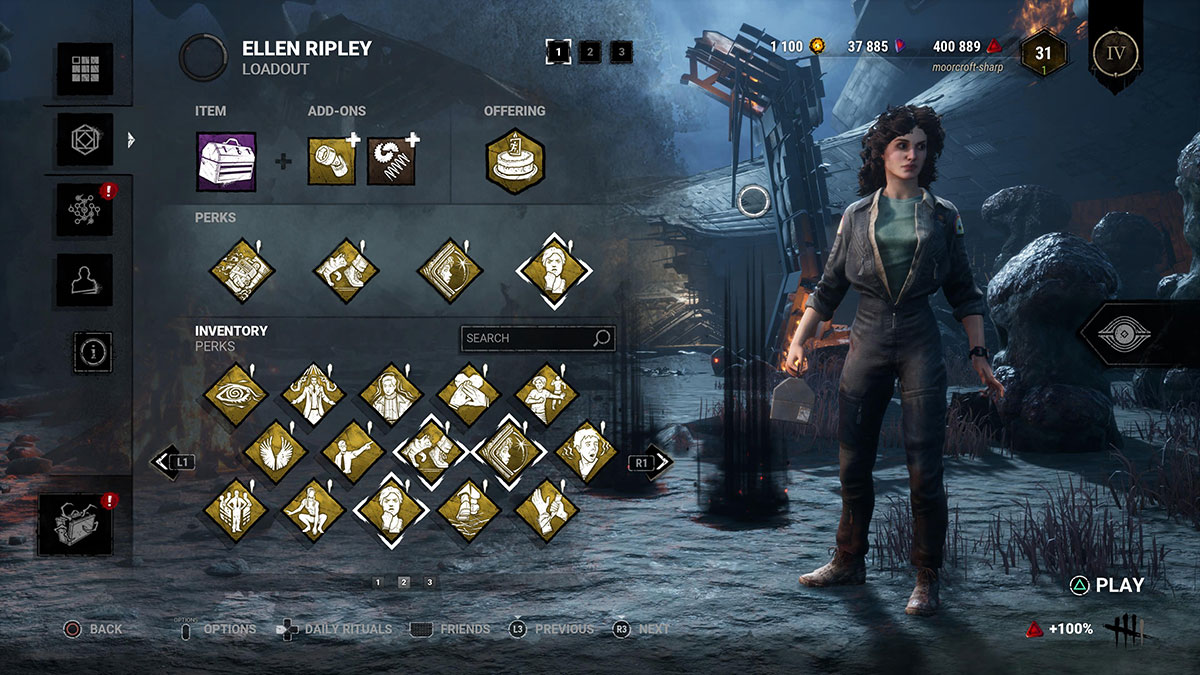Jump to perk inventory page 3 indicator

point(429,582)
